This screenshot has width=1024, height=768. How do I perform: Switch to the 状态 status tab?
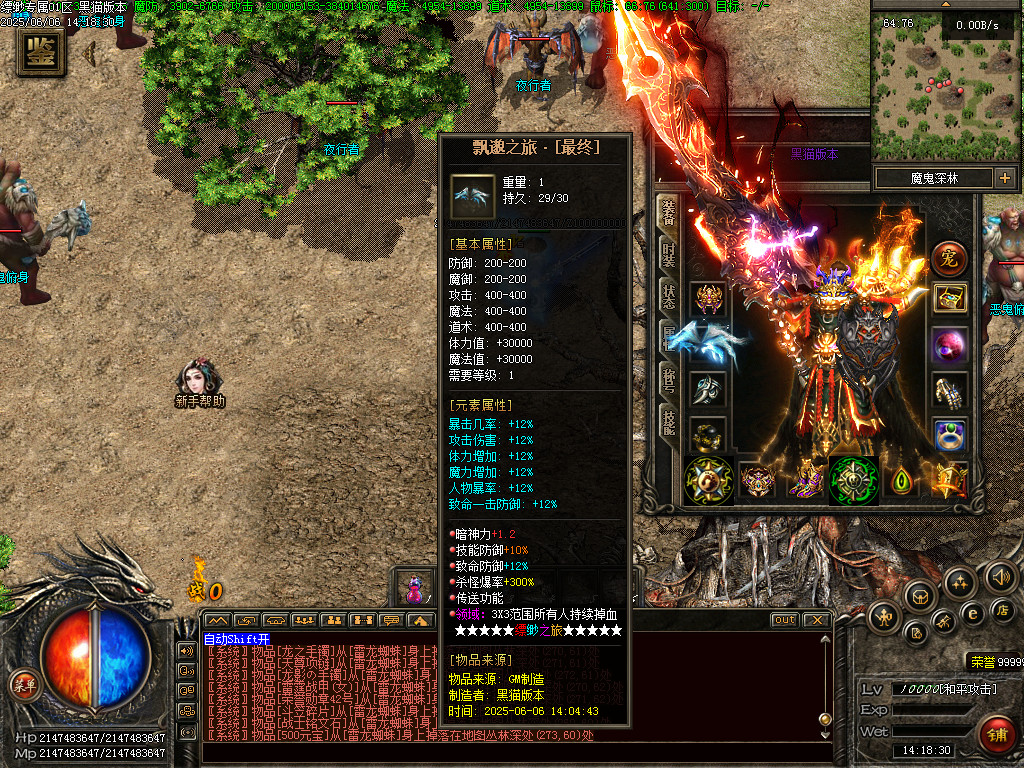tap(667, 297)
